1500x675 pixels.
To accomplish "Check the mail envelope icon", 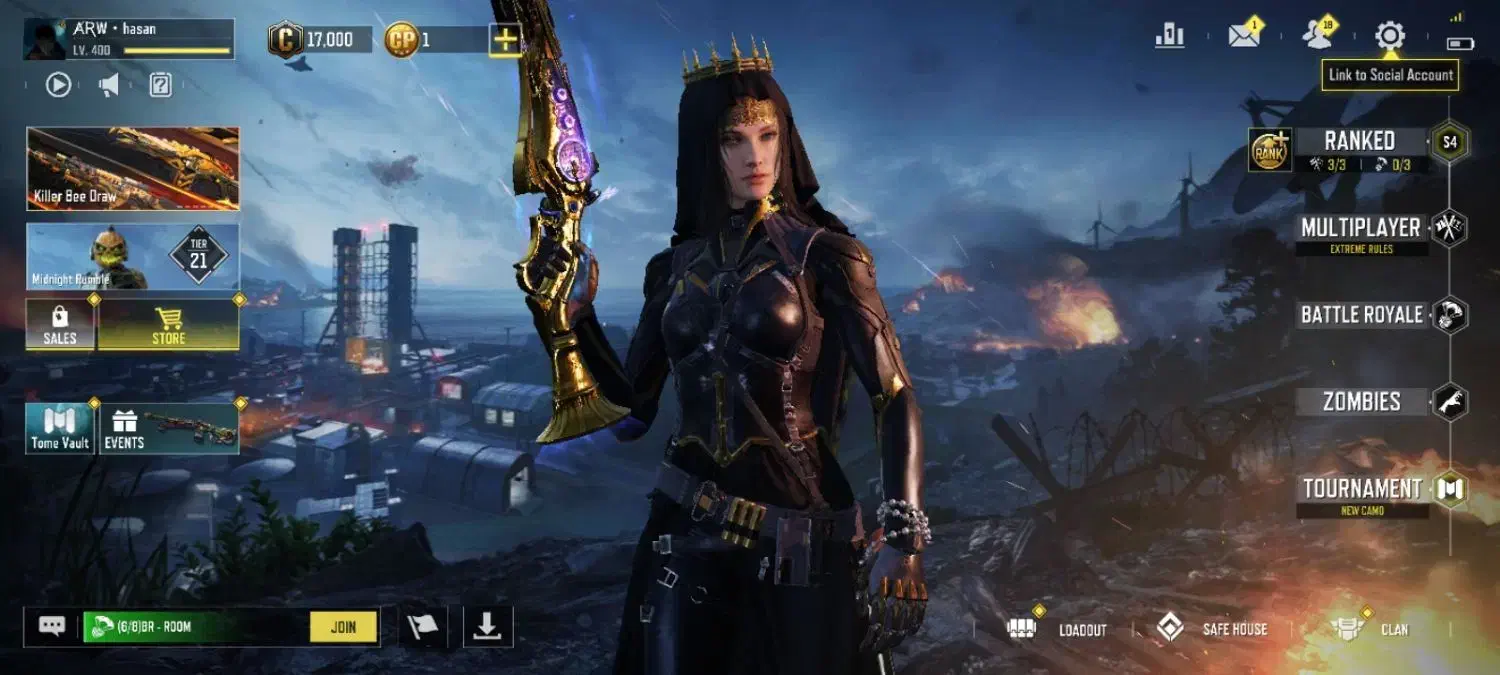I will 1244,36.
